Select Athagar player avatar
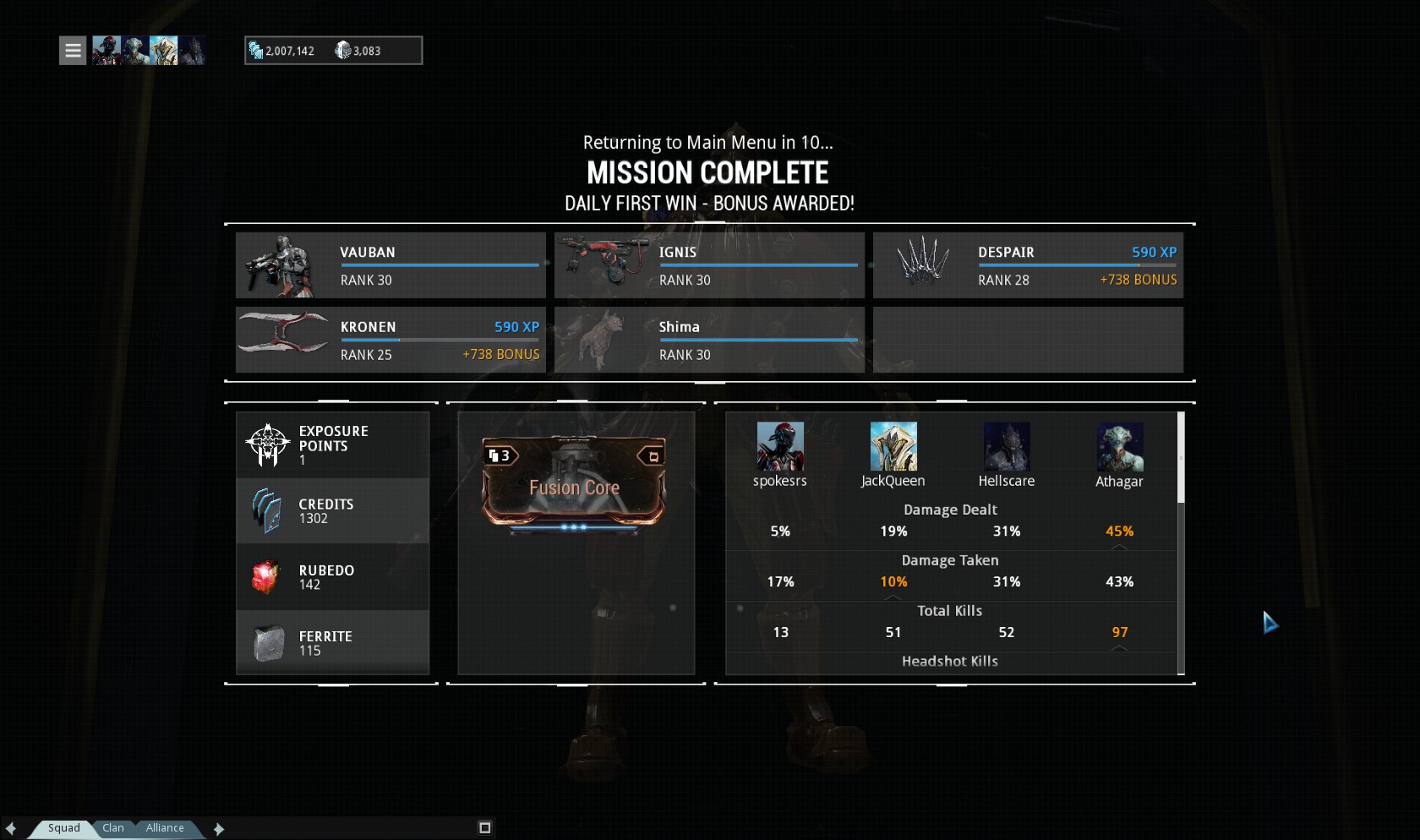 point(1120,446)
